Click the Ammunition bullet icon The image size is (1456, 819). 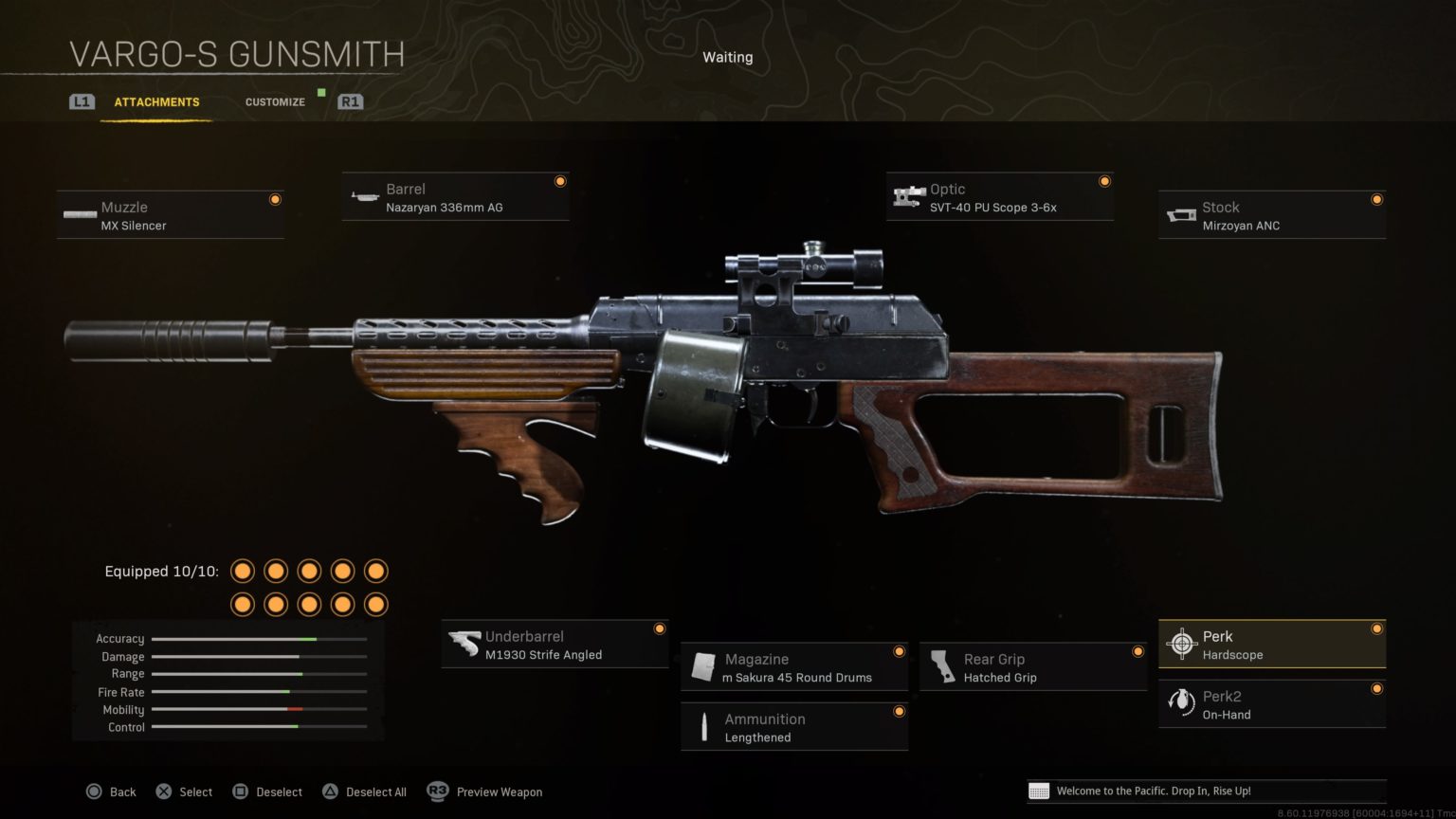click(x=703, y=726)
